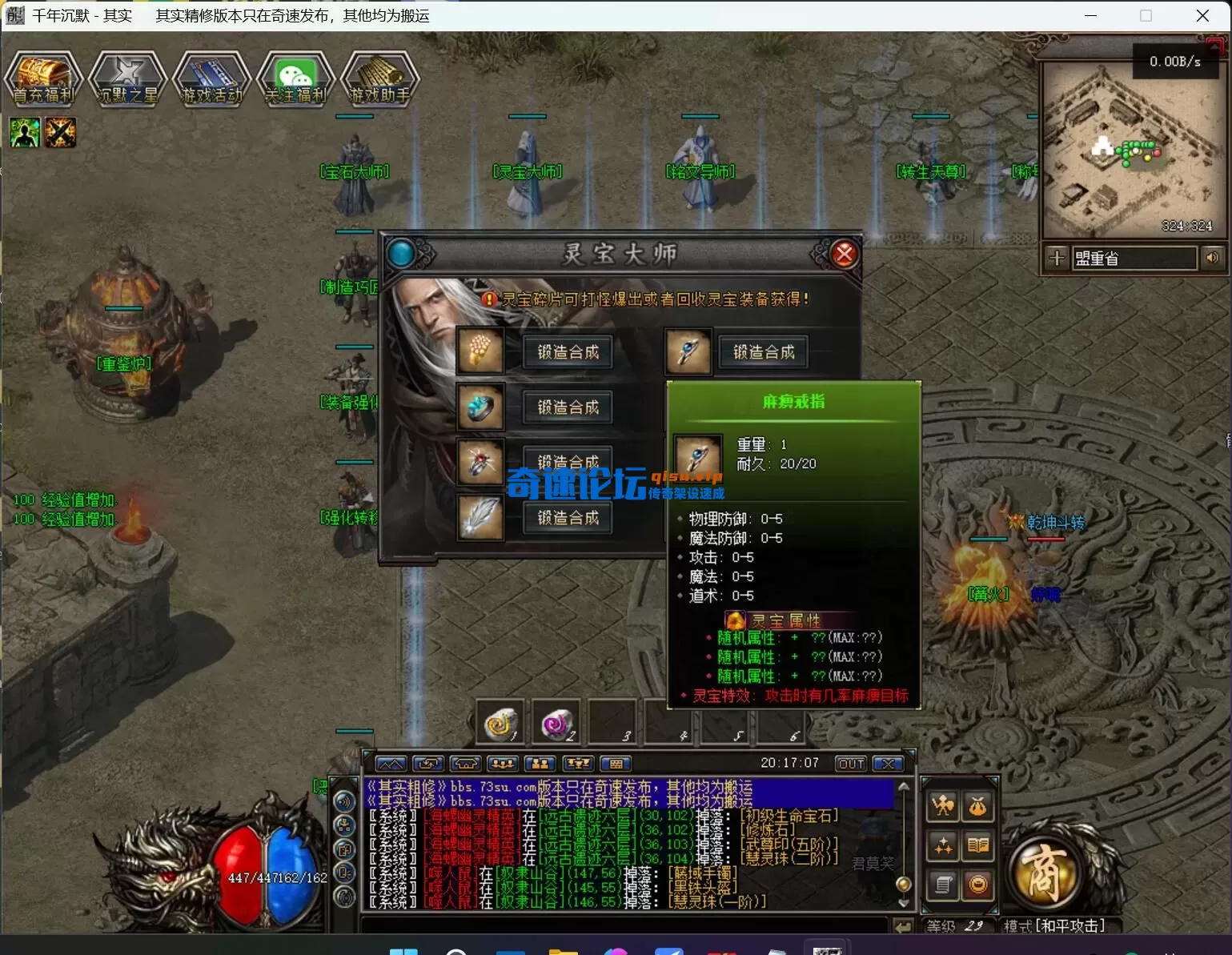1232x955 pixels.
Task: Close the 灵宝大师 dialog
Action: 844,255
